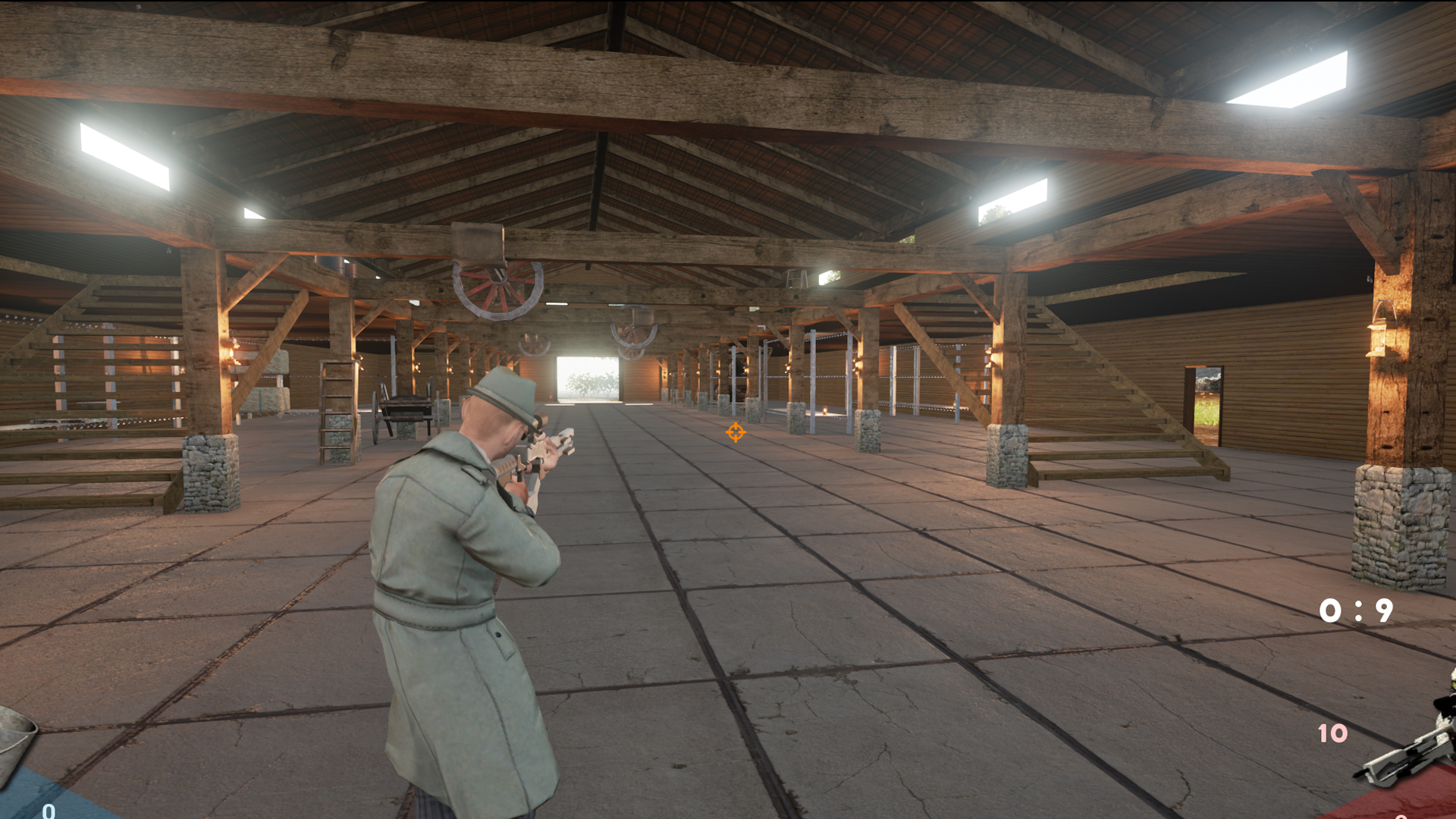Click the pink ammo counter showing 10
The image size is (1456, 819).
tap(1332, 732)
